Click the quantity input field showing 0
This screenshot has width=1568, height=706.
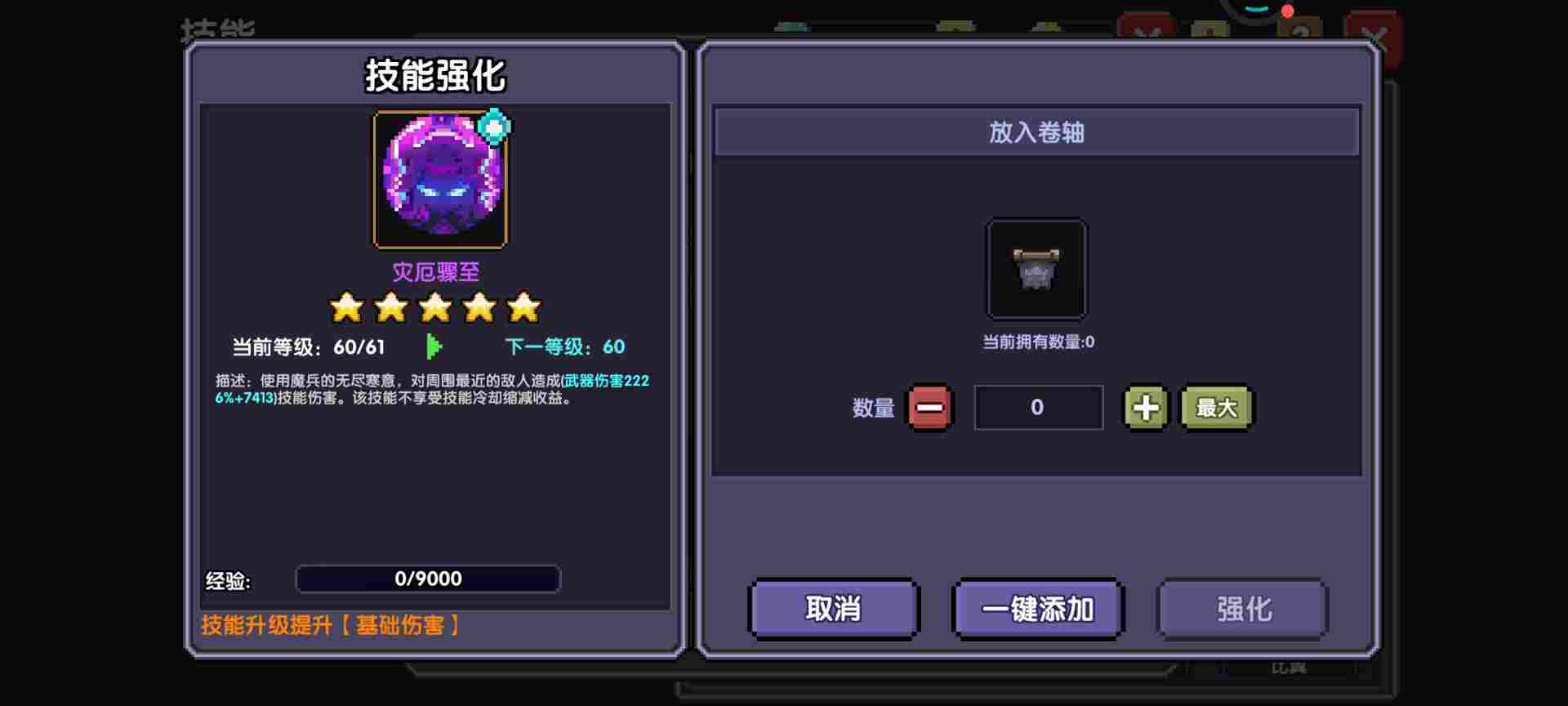1037,407
